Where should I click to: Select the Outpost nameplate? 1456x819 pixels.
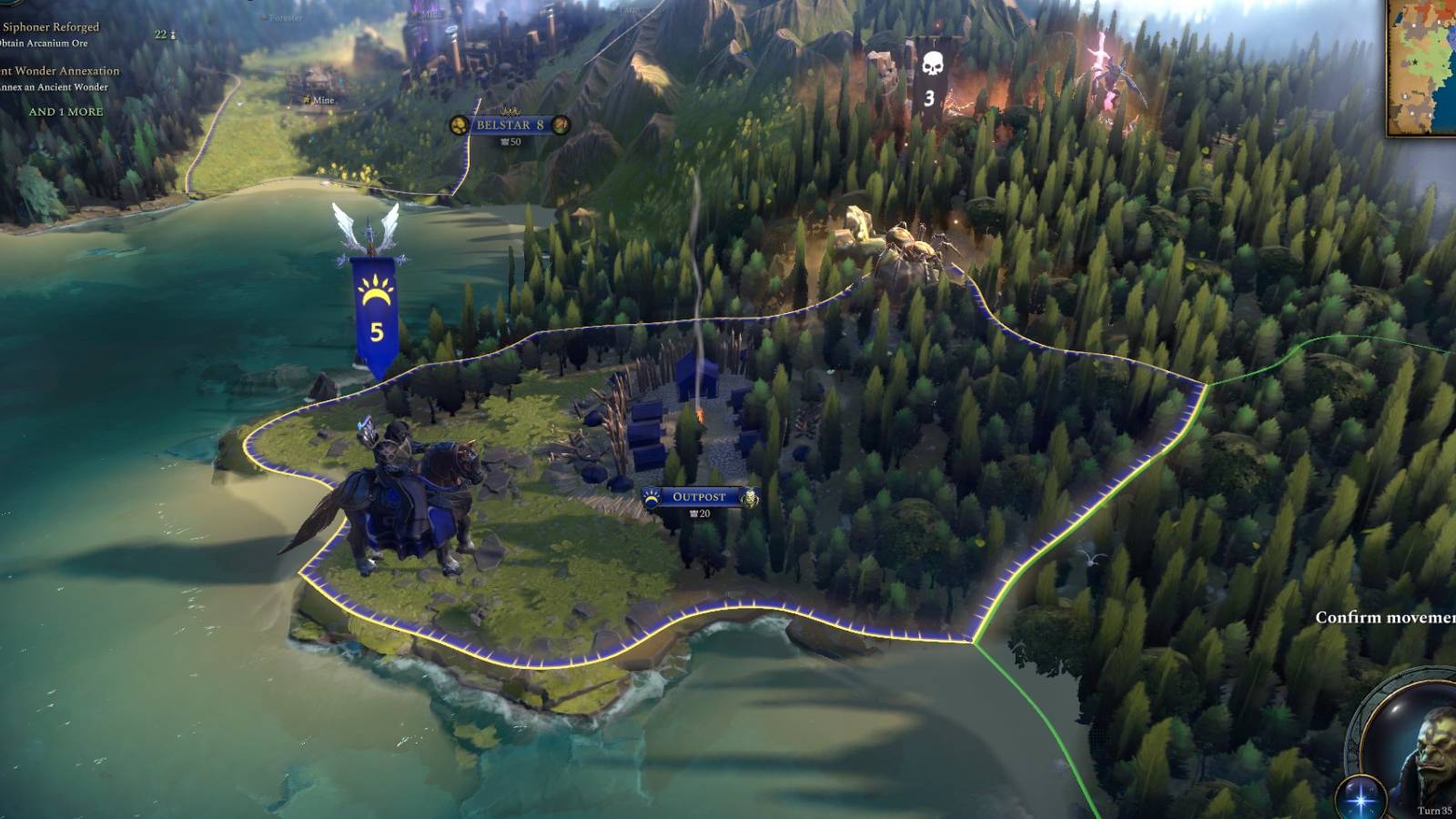coord(699,496)
